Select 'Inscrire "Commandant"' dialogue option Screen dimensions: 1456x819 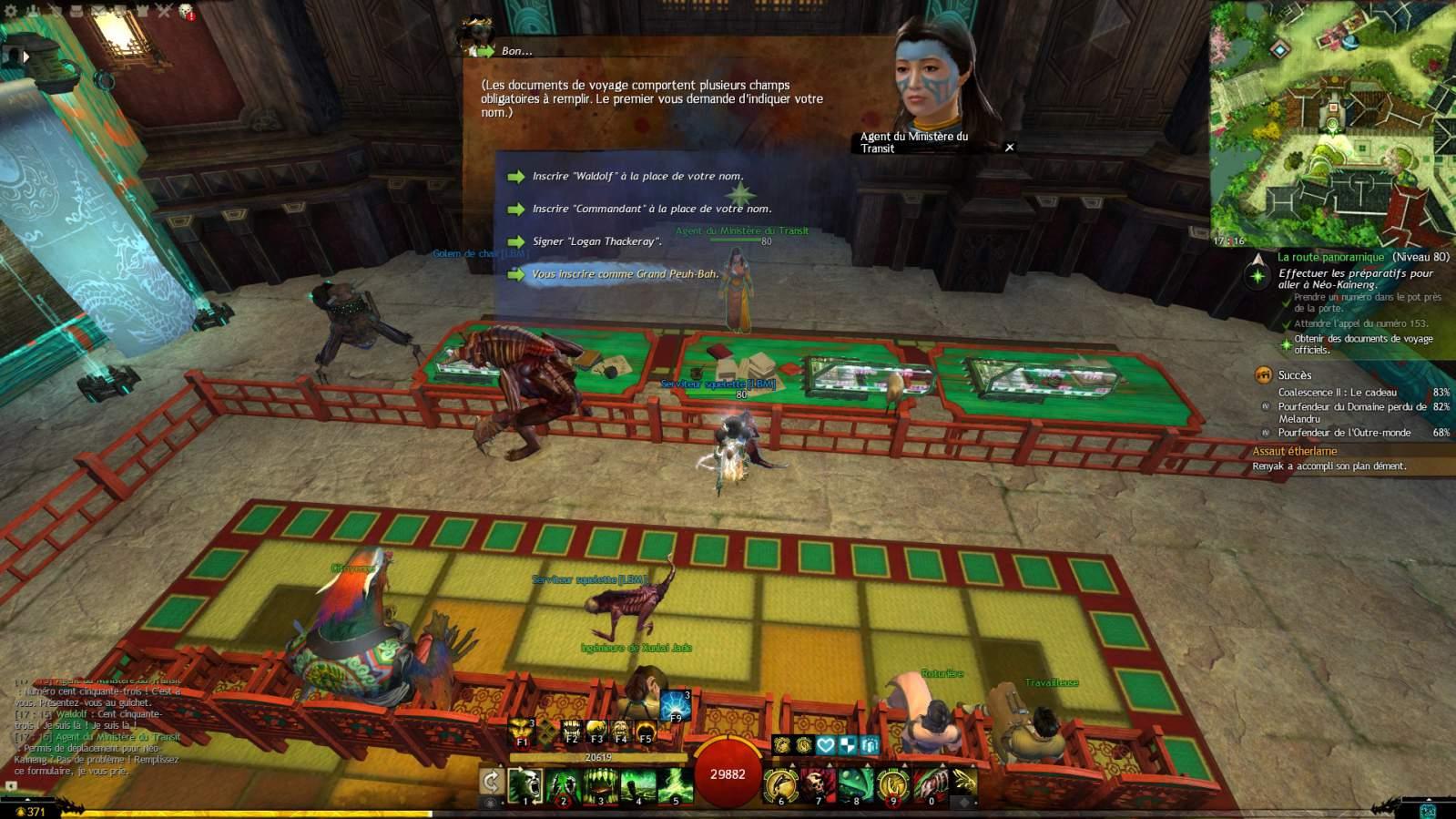pos(651,210)
